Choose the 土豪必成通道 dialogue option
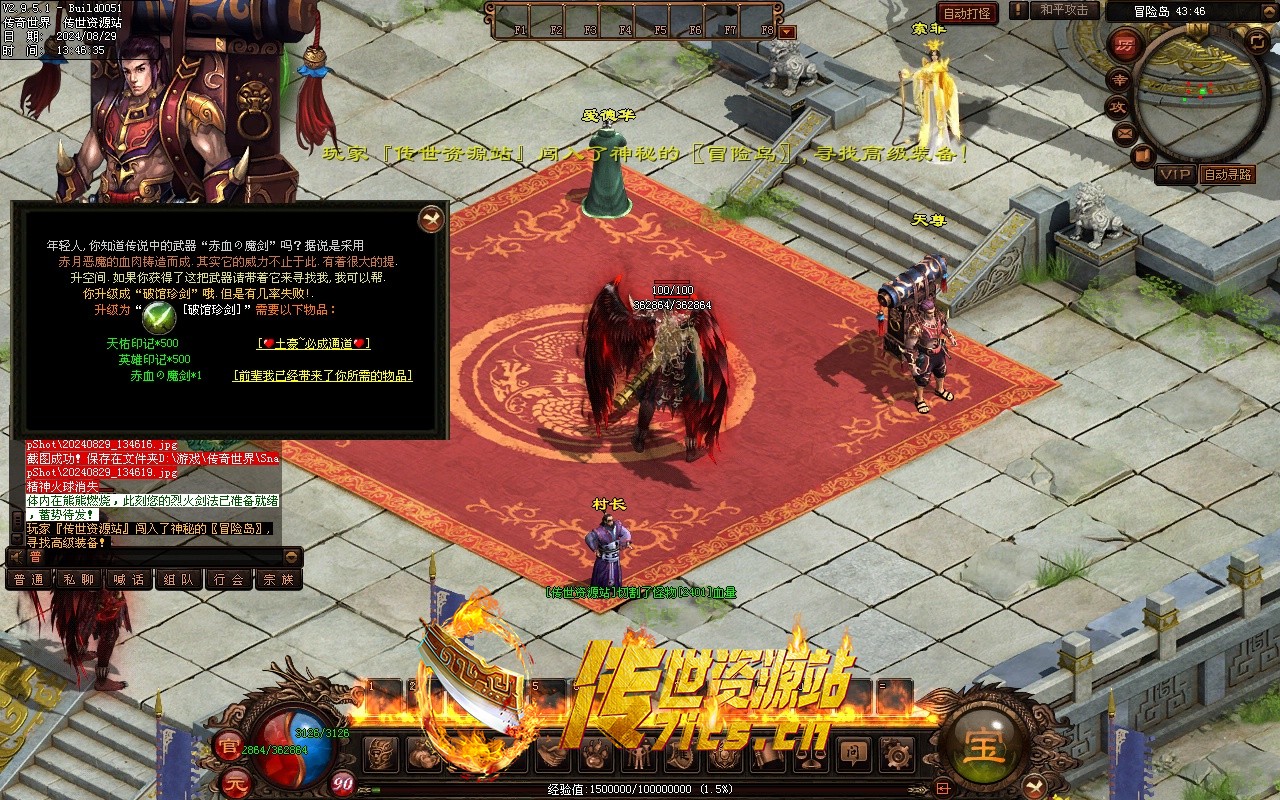The height and width of the screenshot is (800, 1280). point(314,343)
